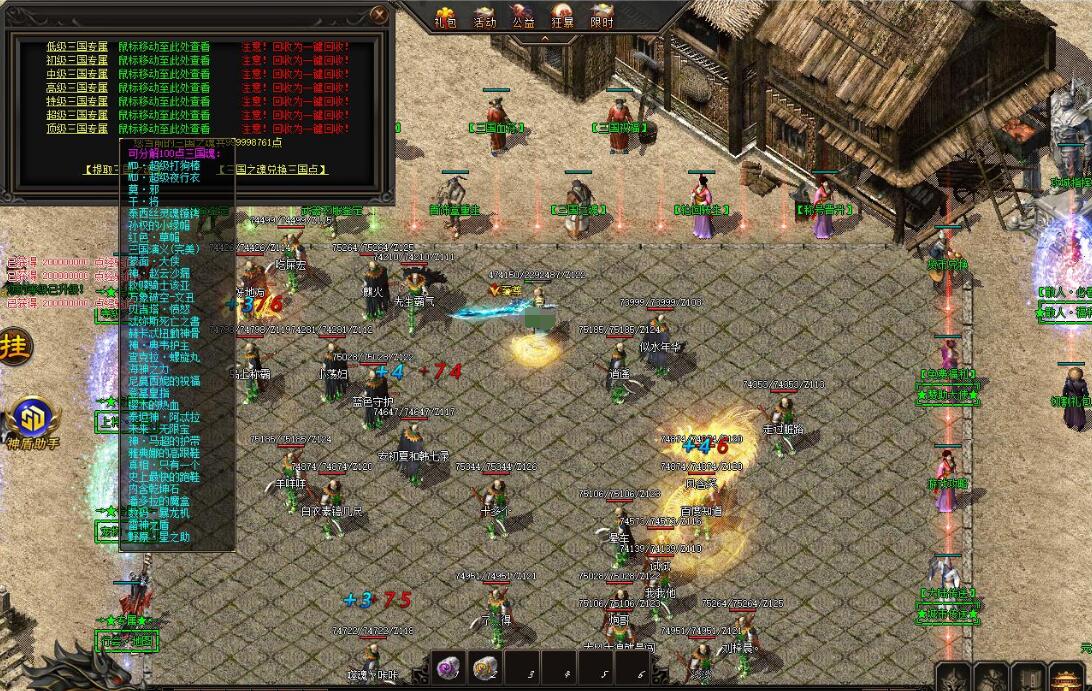This screenshot has height=691, width=1092.
Task: Select the 特级三国专属 entry
Action: pyautogui.click(x=76, y=101)
